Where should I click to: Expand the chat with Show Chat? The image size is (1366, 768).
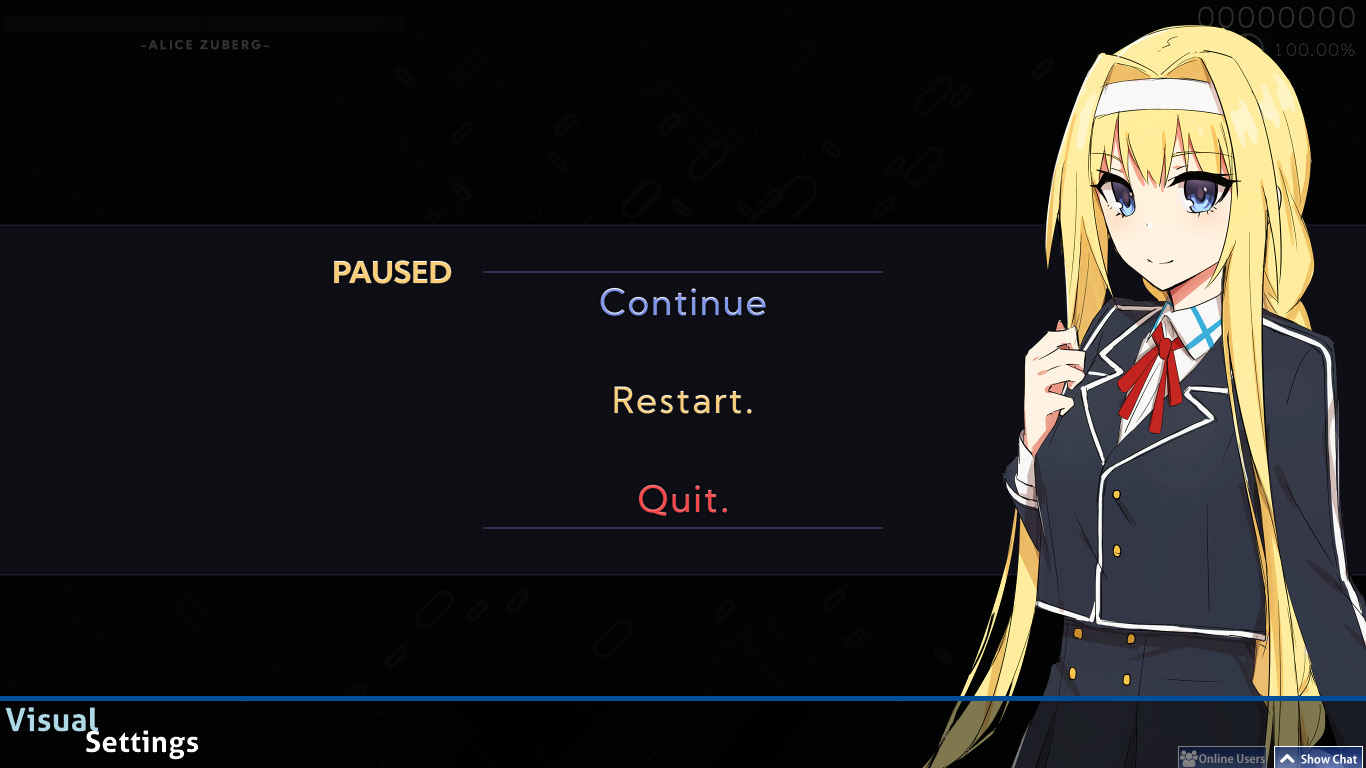(x=1318, y=759)
